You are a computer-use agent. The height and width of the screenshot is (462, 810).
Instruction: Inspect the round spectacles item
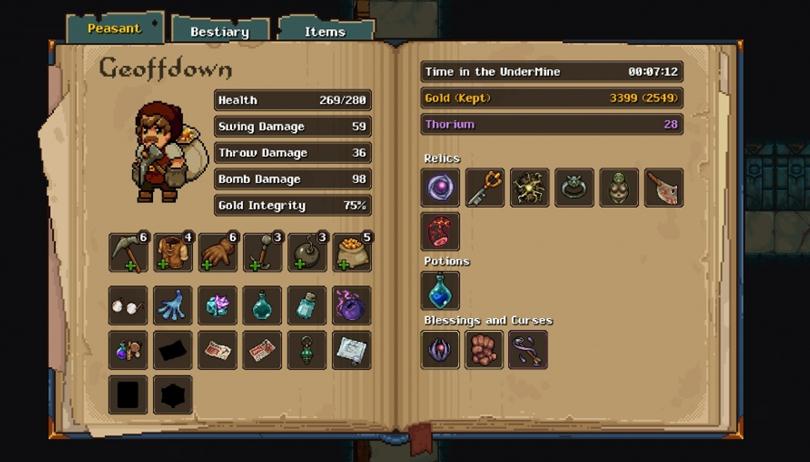click(x=128, y=305)
